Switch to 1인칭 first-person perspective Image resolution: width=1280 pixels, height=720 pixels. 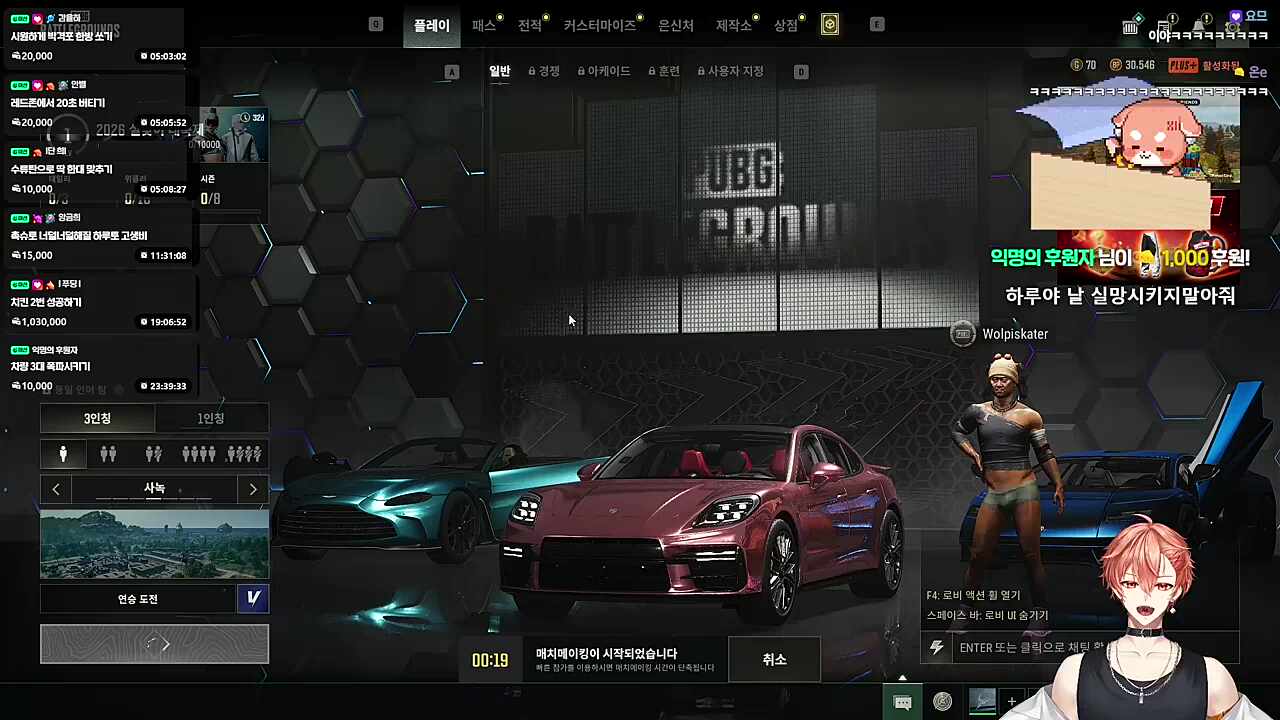(x=212, y=418)
